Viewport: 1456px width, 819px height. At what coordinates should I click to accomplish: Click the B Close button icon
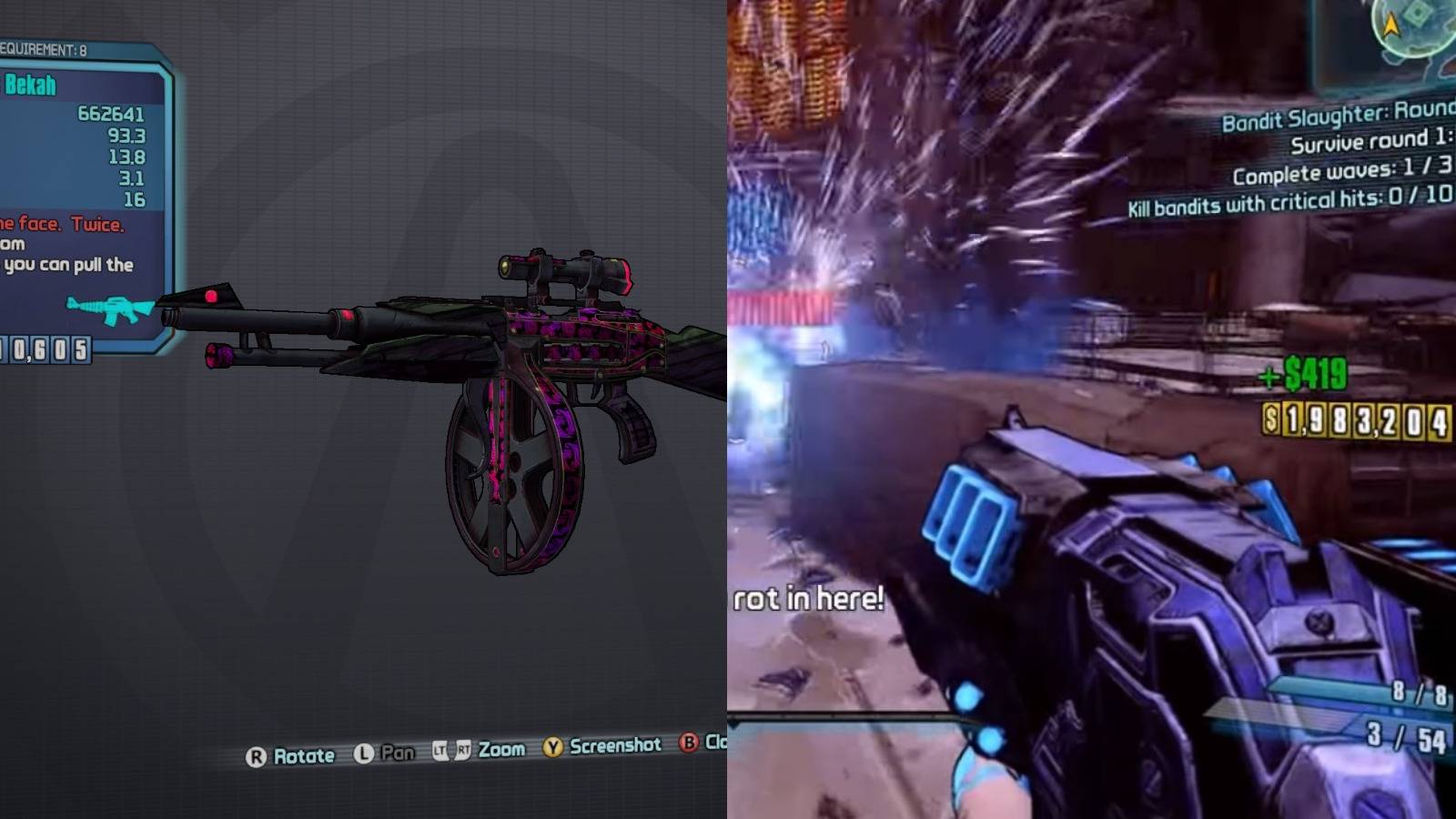point(689,745)
